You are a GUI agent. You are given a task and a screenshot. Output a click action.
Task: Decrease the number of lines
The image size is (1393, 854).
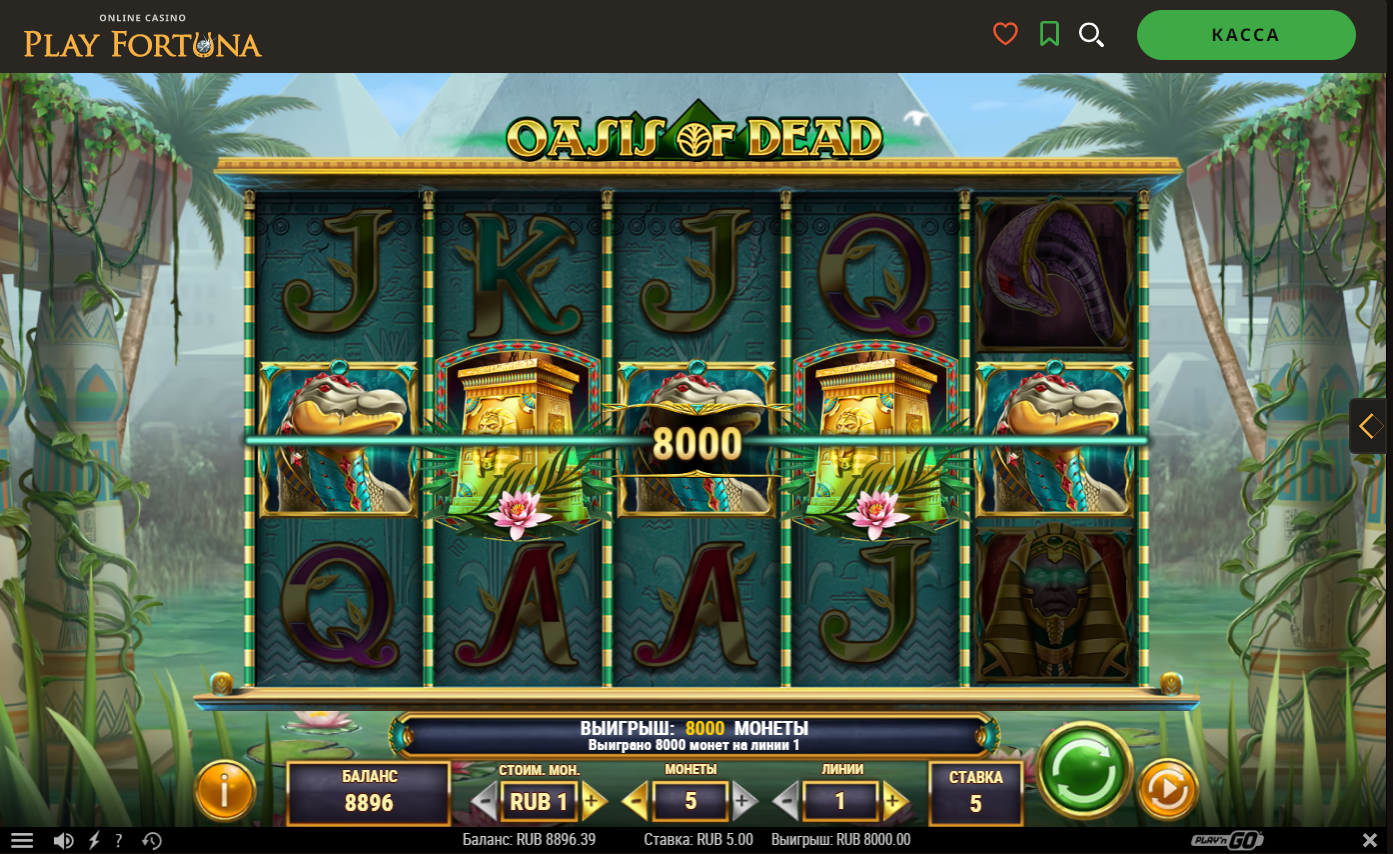click(x=786, y=800)
